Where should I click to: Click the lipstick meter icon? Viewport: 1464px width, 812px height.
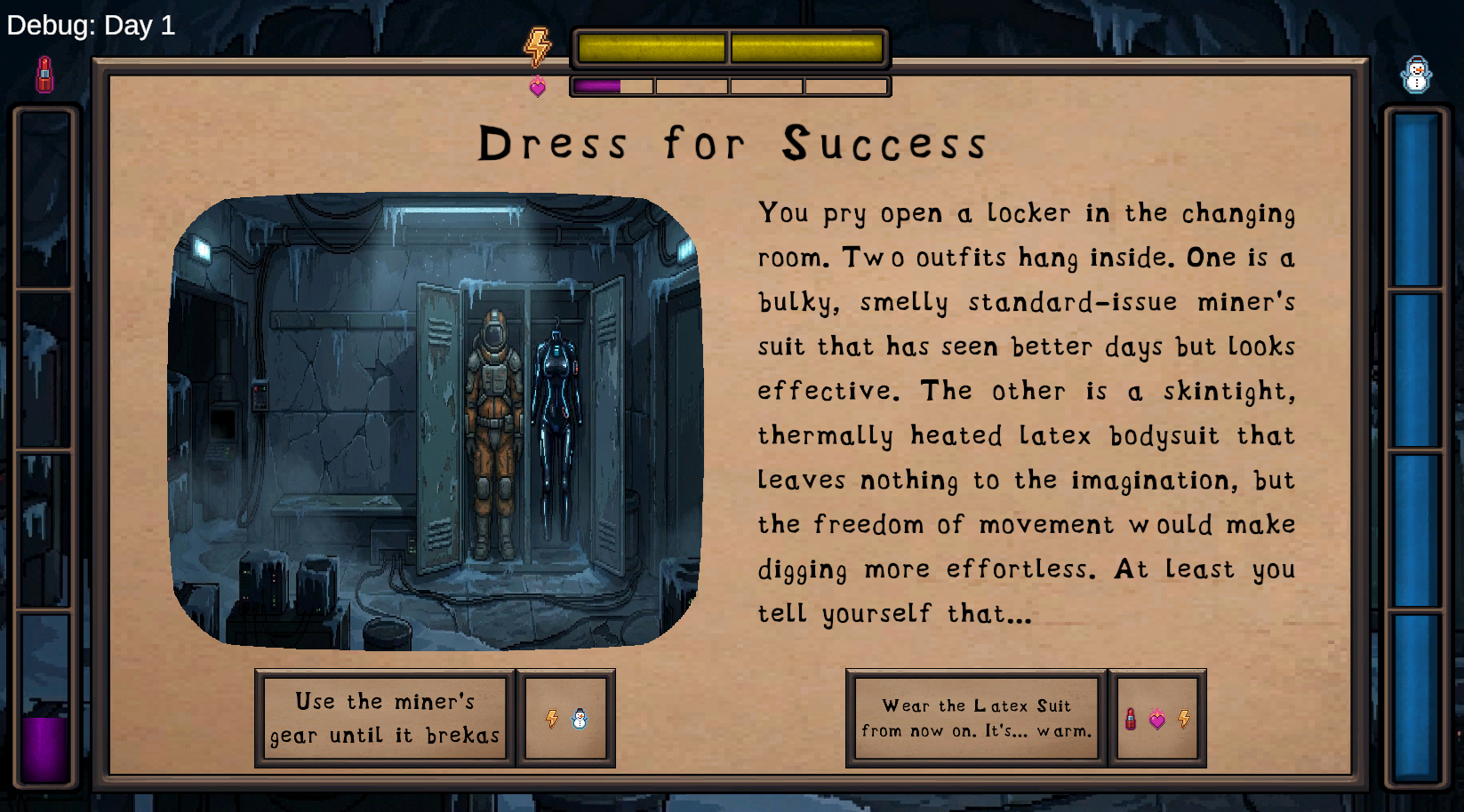coord(44,75)
